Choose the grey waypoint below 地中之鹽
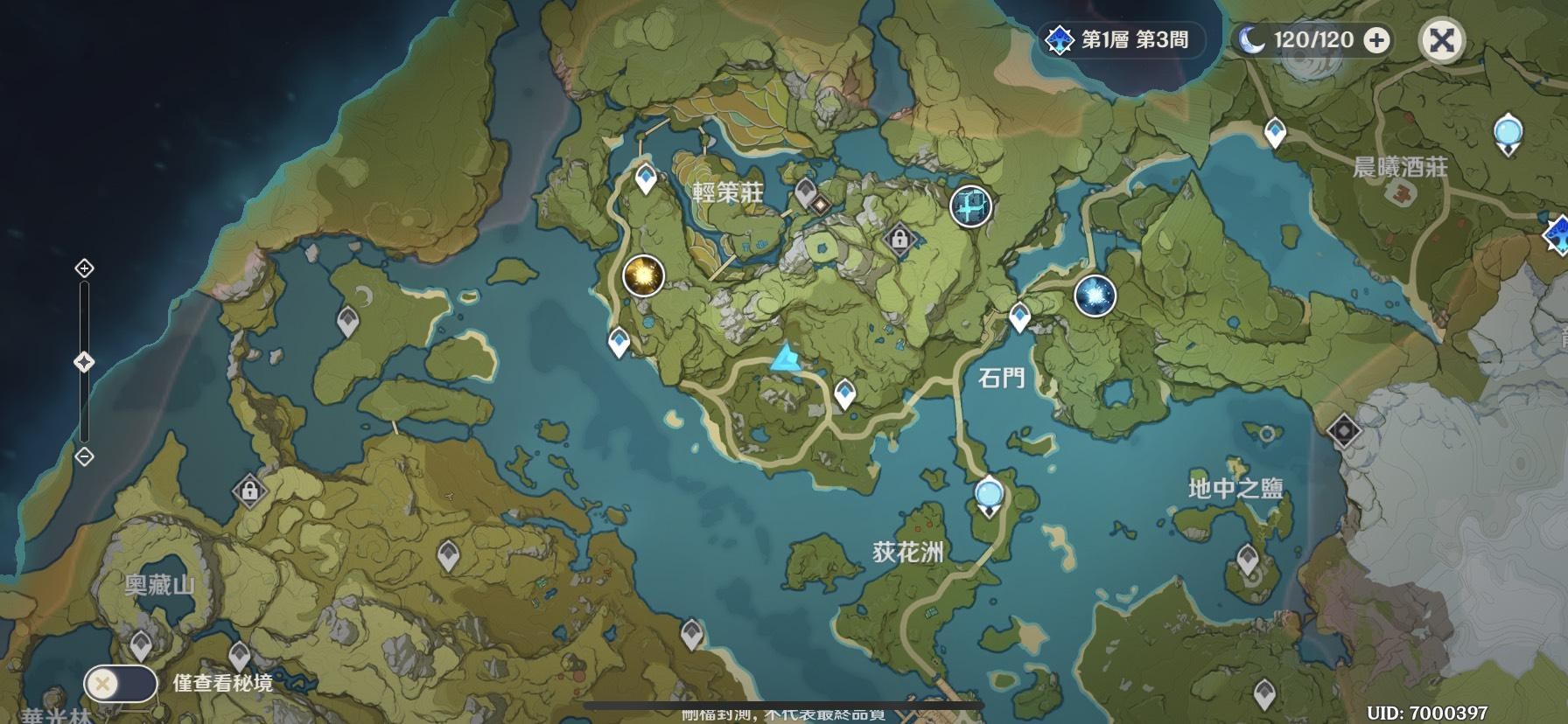This screenshot has width=1568, height=724. (1248, 559)
